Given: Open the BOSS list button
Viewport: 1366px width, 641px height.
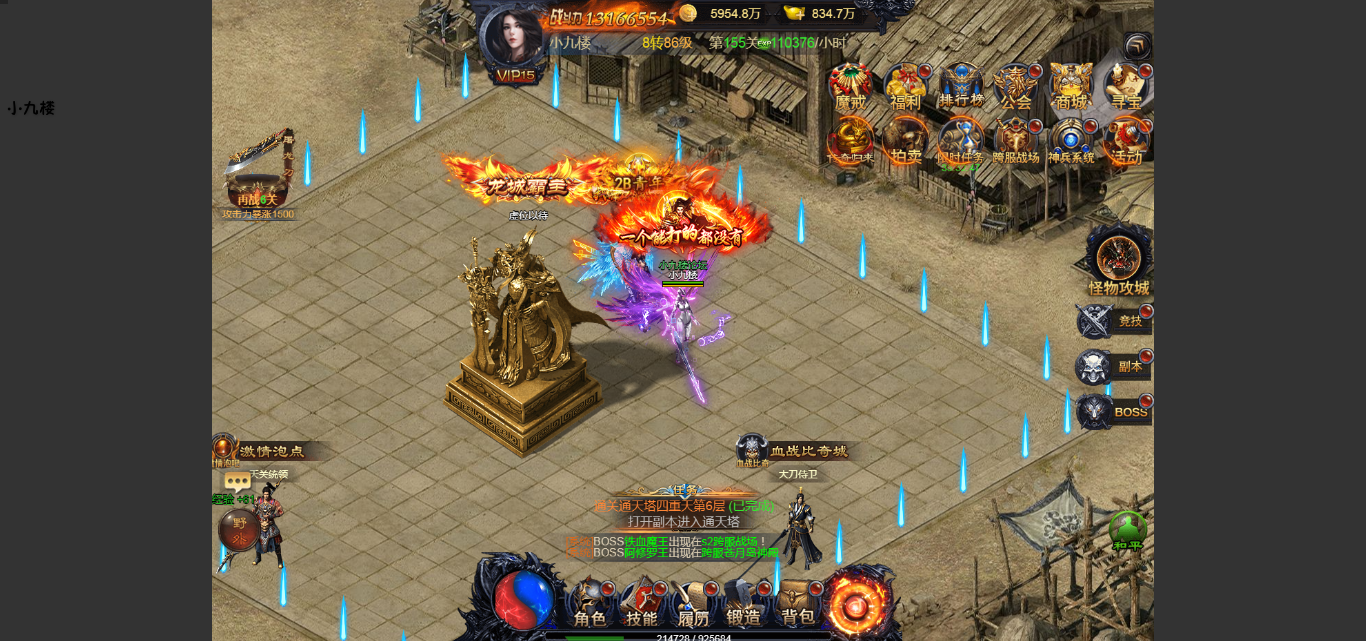Looking at the screenshot, I should point(1114,412).
